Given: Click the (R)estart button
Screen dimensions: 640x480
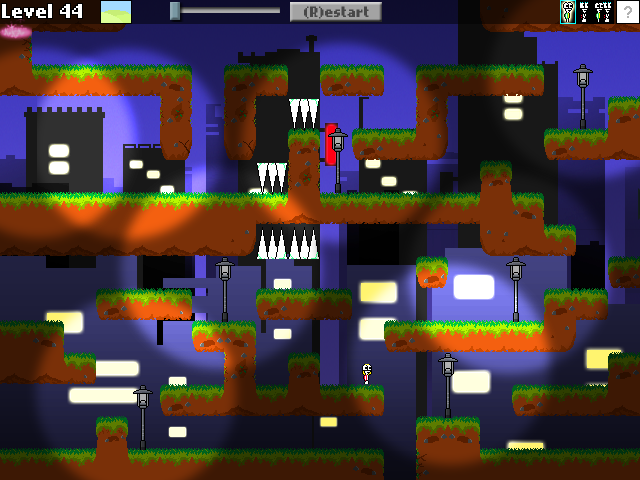Looking at the screenshot, I should pos(336,12).
